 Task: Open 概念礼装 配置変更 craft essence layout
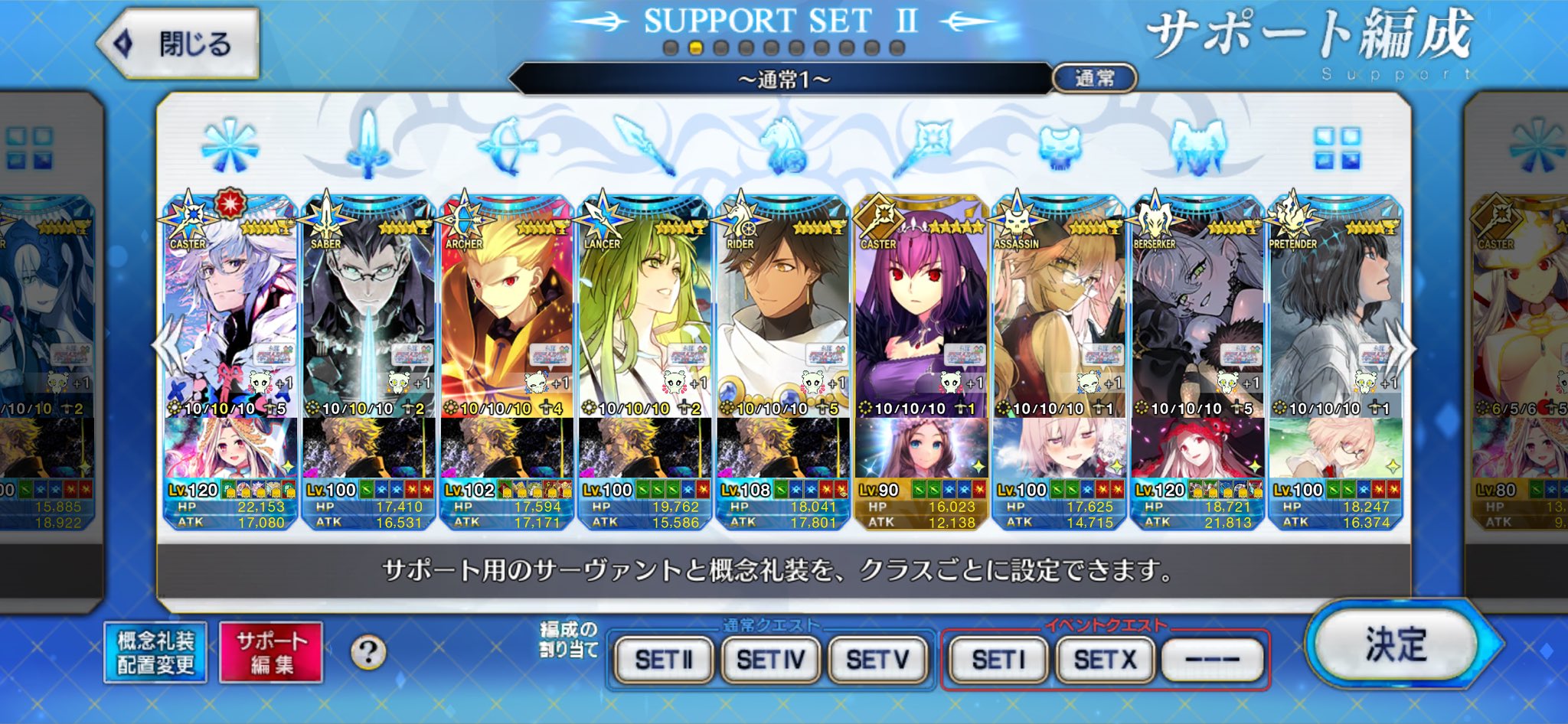155,652
